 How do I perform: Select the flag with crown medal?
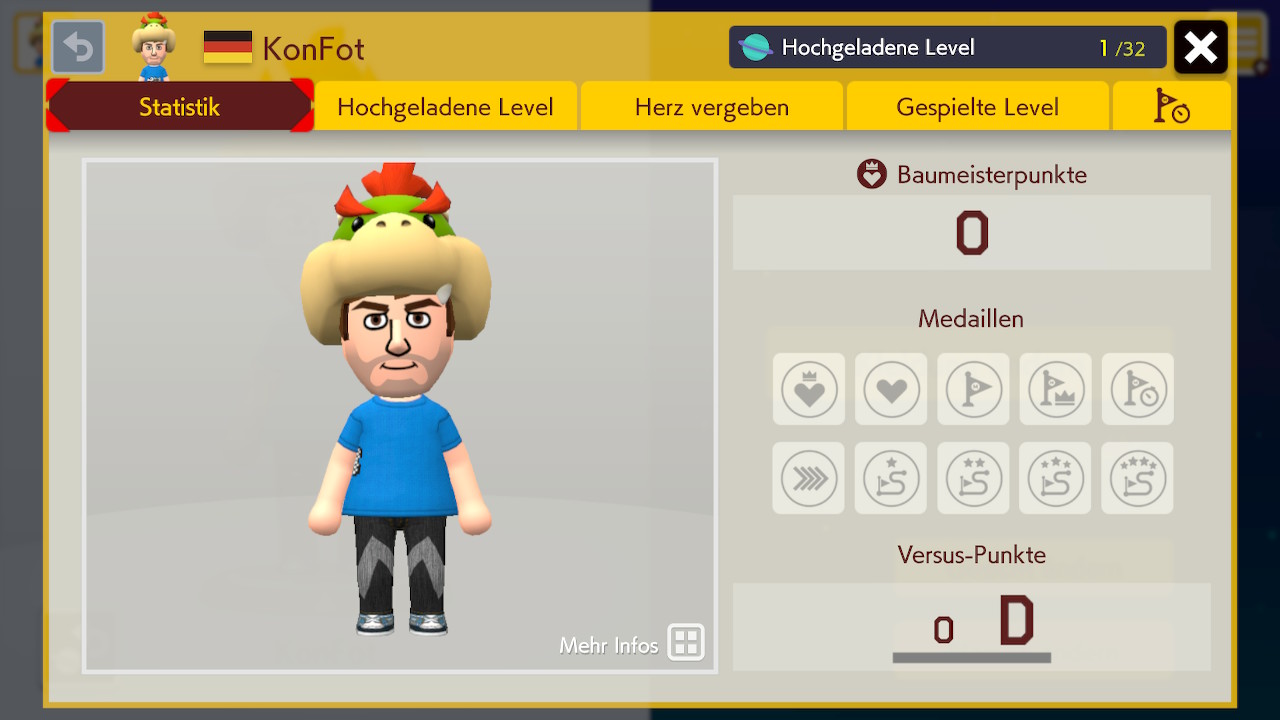(1055, 389)
